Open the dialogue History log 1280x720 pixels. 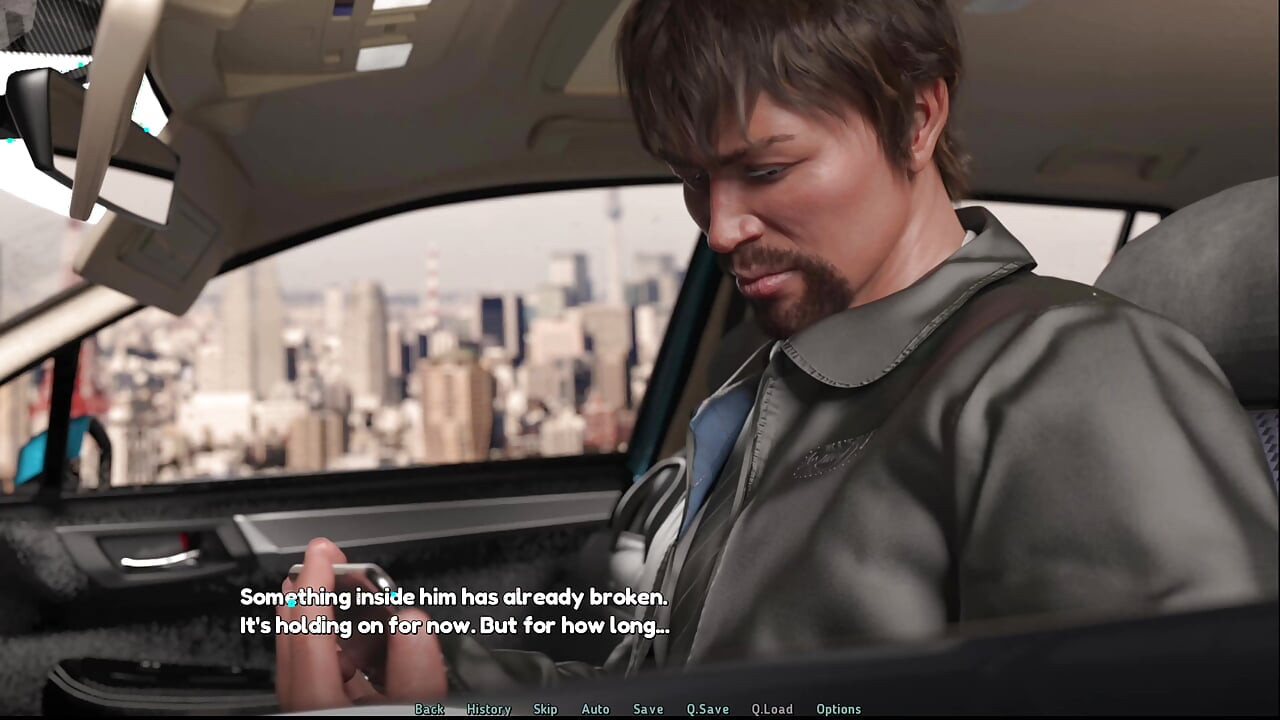488,709
